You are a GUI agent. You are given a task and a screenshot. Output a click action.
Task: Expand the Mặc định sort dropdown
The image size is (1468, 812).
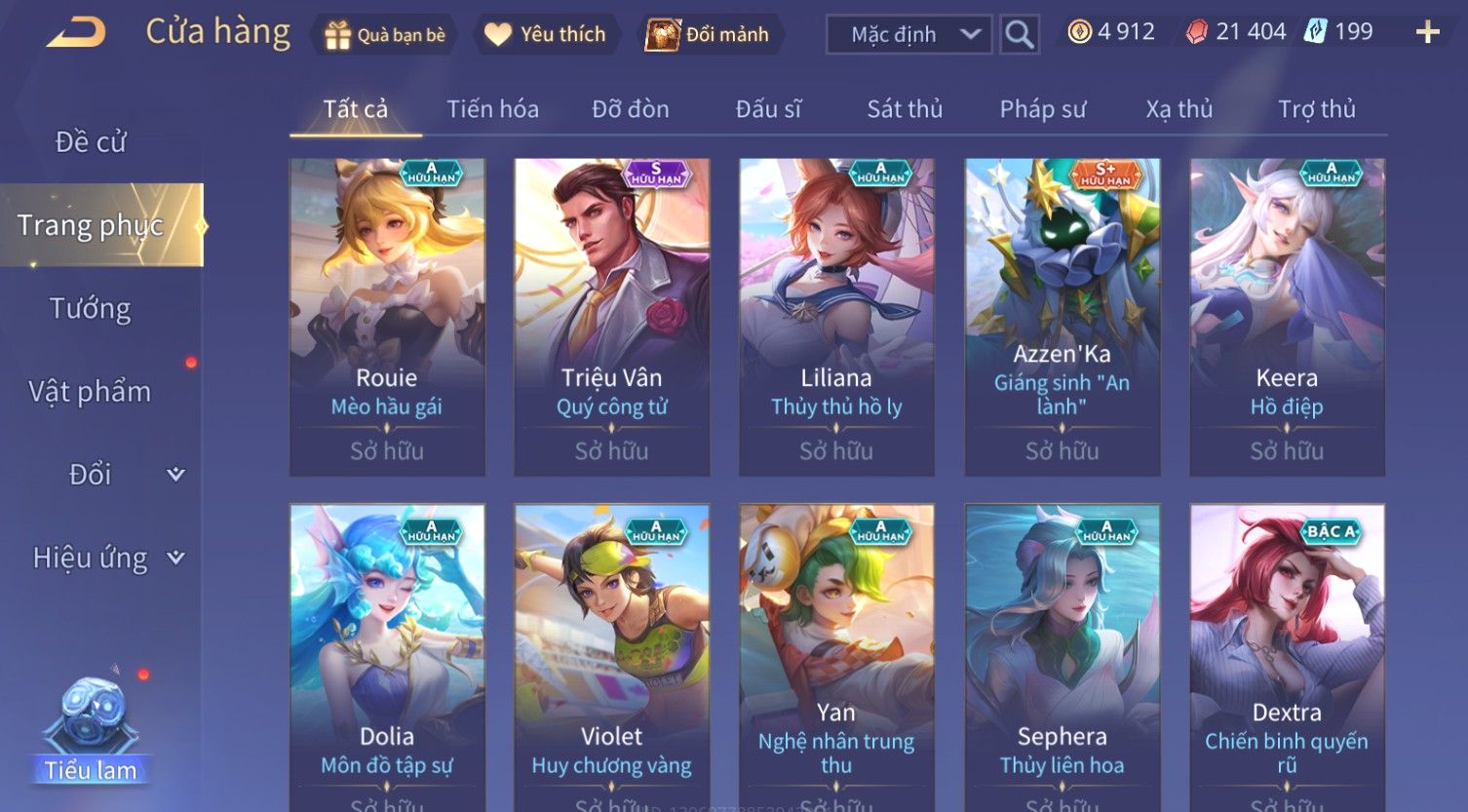tap(908, 35)
